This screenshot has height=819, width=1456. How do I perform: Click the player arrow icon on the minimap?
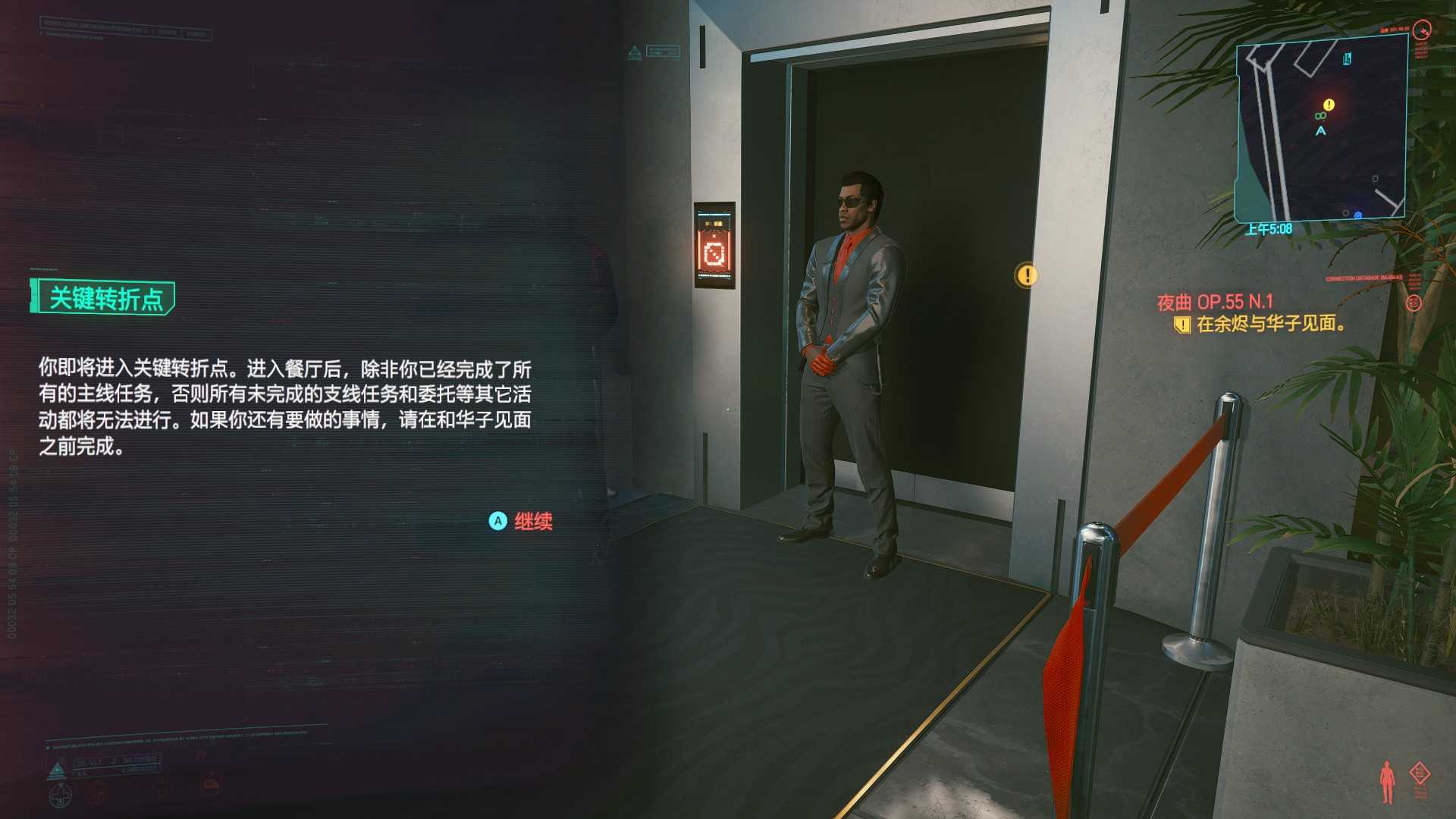tap(1321, 130)
